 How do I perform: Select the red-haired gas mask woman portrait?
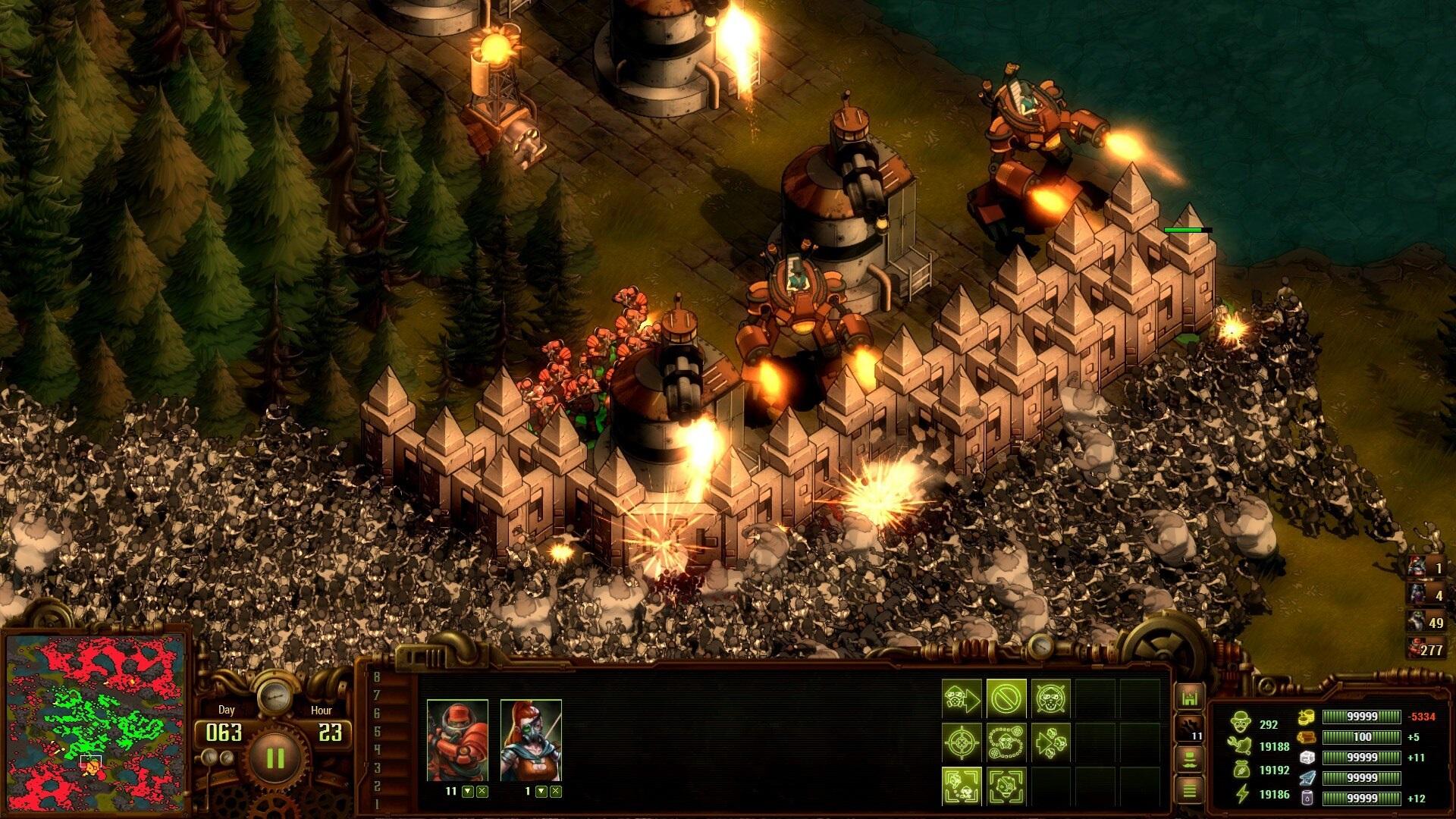coord(531,741)
